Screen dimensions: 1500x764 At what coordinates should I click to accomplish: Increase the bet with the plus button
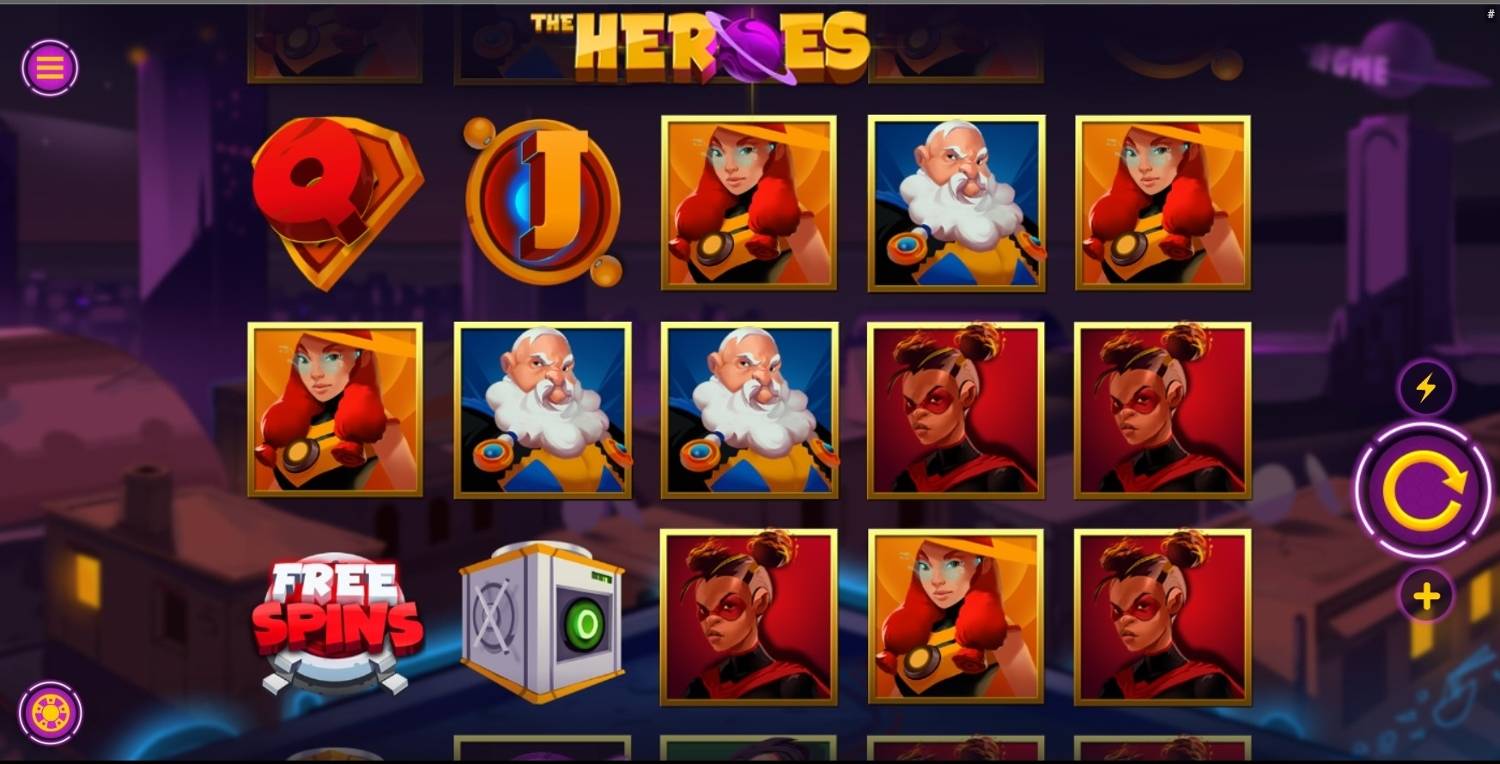pos(1424,594)
